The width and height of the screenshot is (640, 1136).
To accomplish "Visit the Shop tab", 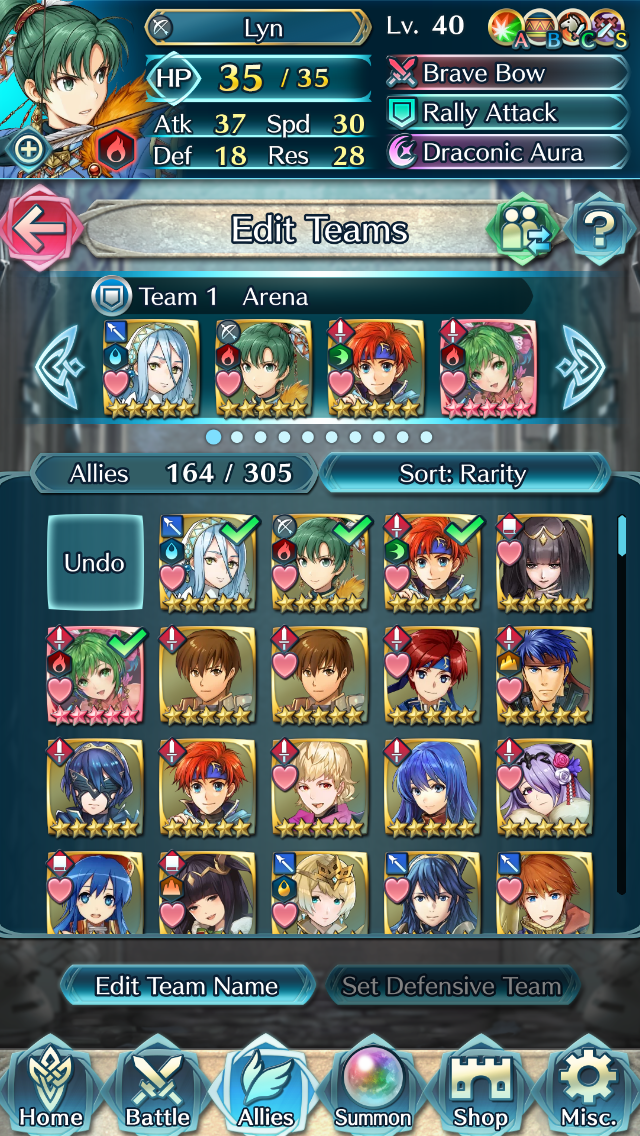I will point(482,1088).
